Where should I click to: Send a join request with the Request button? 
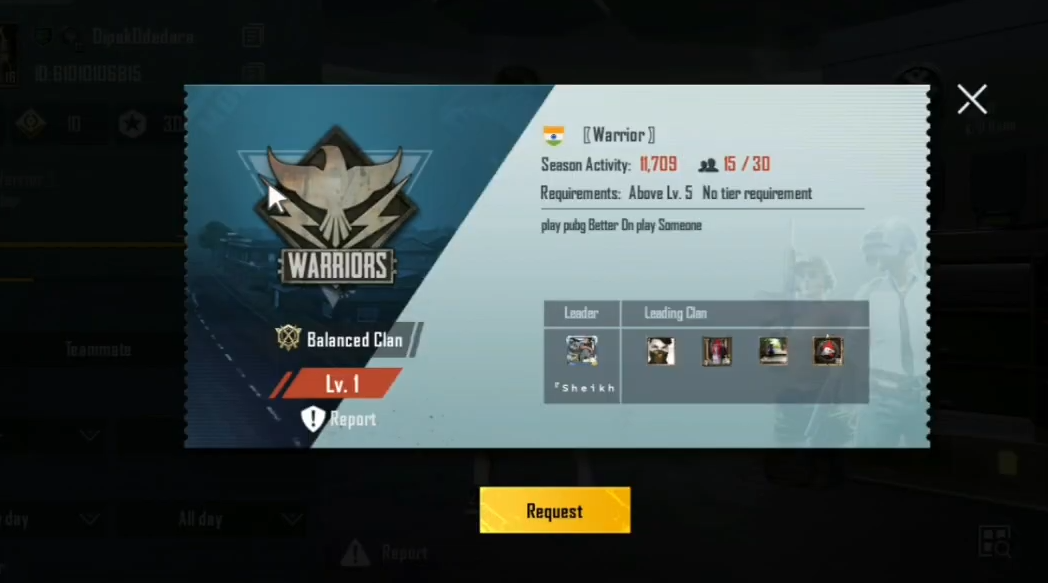tap(554, 511)
